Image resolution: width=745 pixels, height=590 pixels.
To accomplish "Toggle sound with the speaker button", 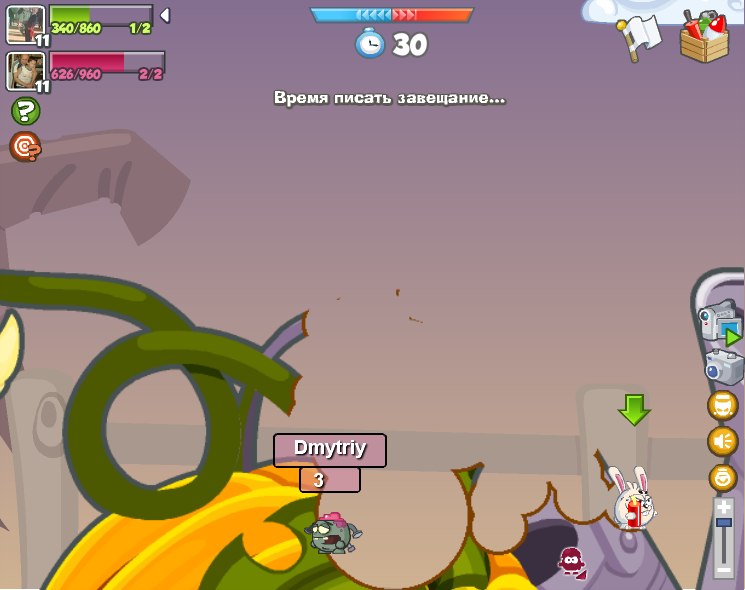I will pyautogui.click(x=722, y=441).
